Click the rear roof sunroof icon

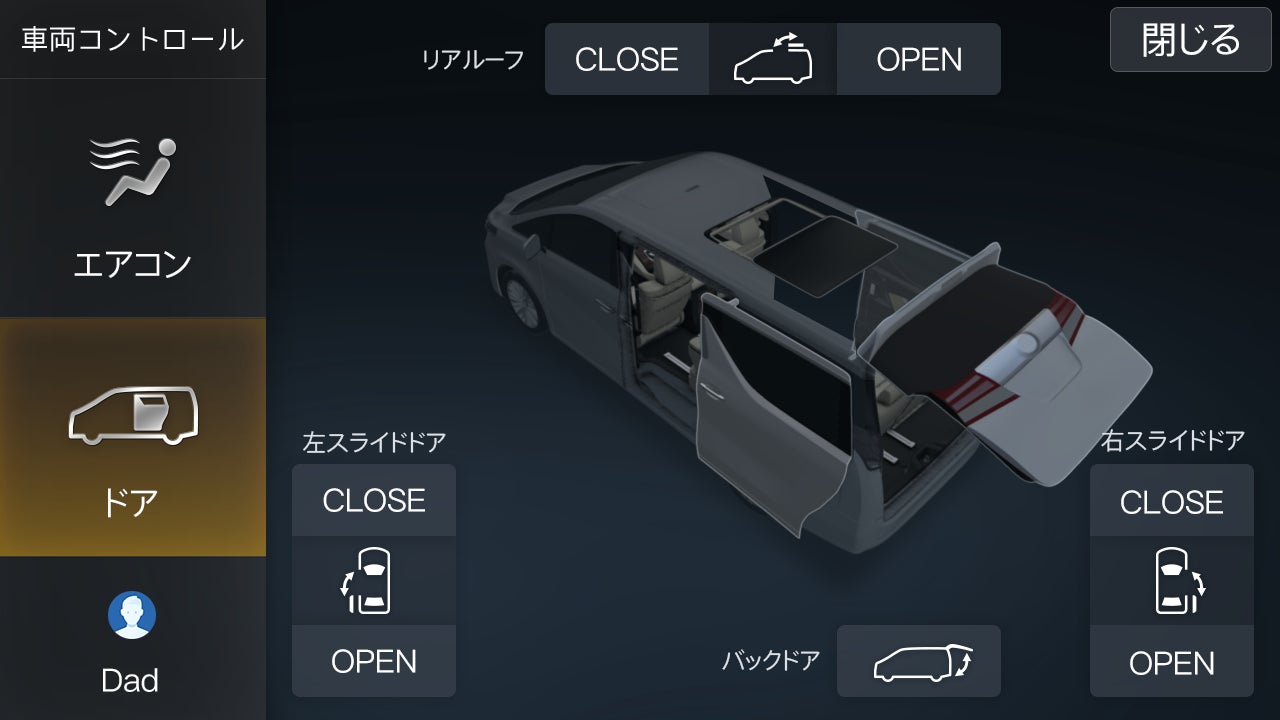click(x=772, y=59)
